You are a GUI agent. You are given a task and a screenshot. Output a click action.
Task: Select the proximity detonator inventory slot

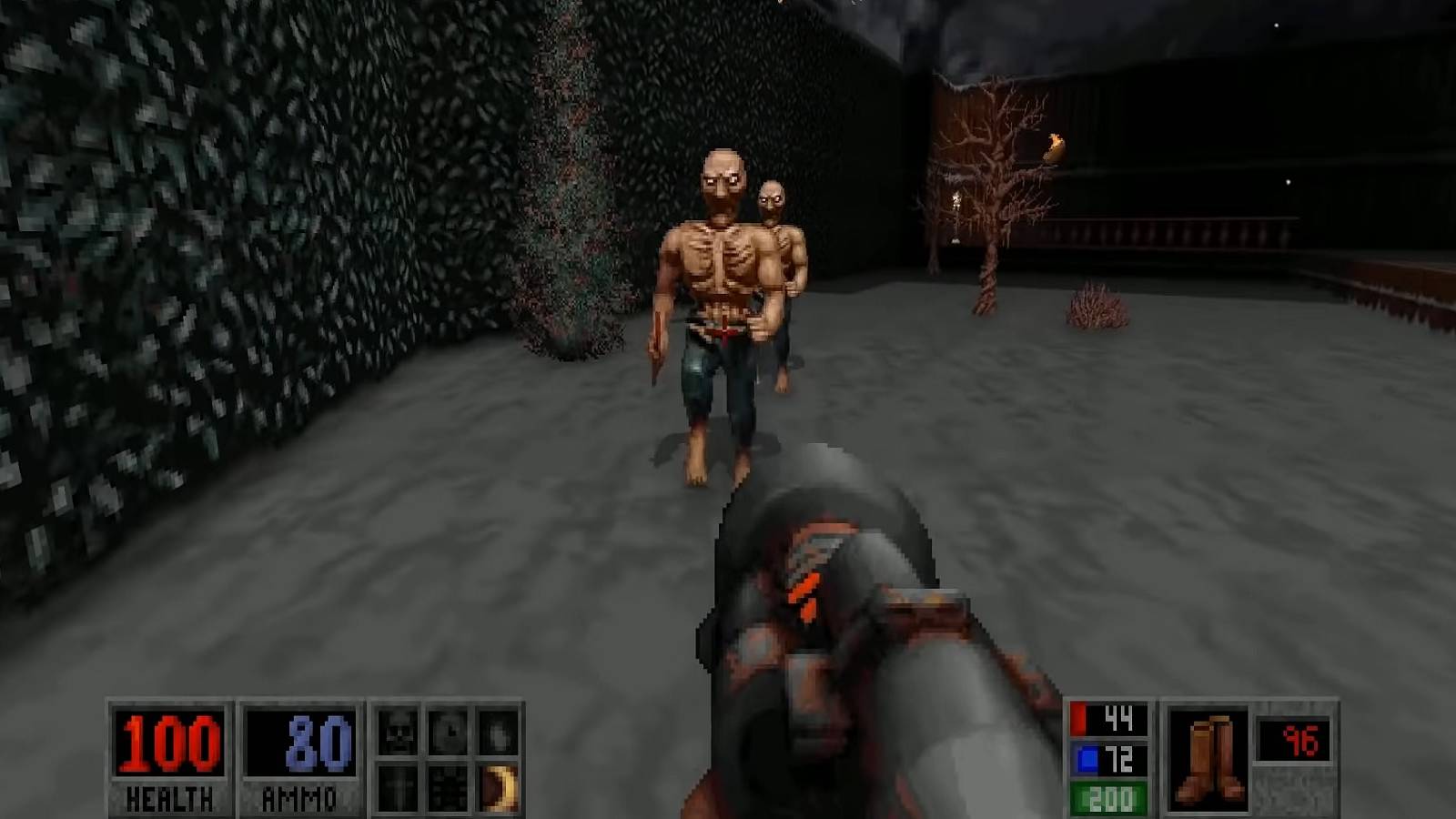pos(448,786)
